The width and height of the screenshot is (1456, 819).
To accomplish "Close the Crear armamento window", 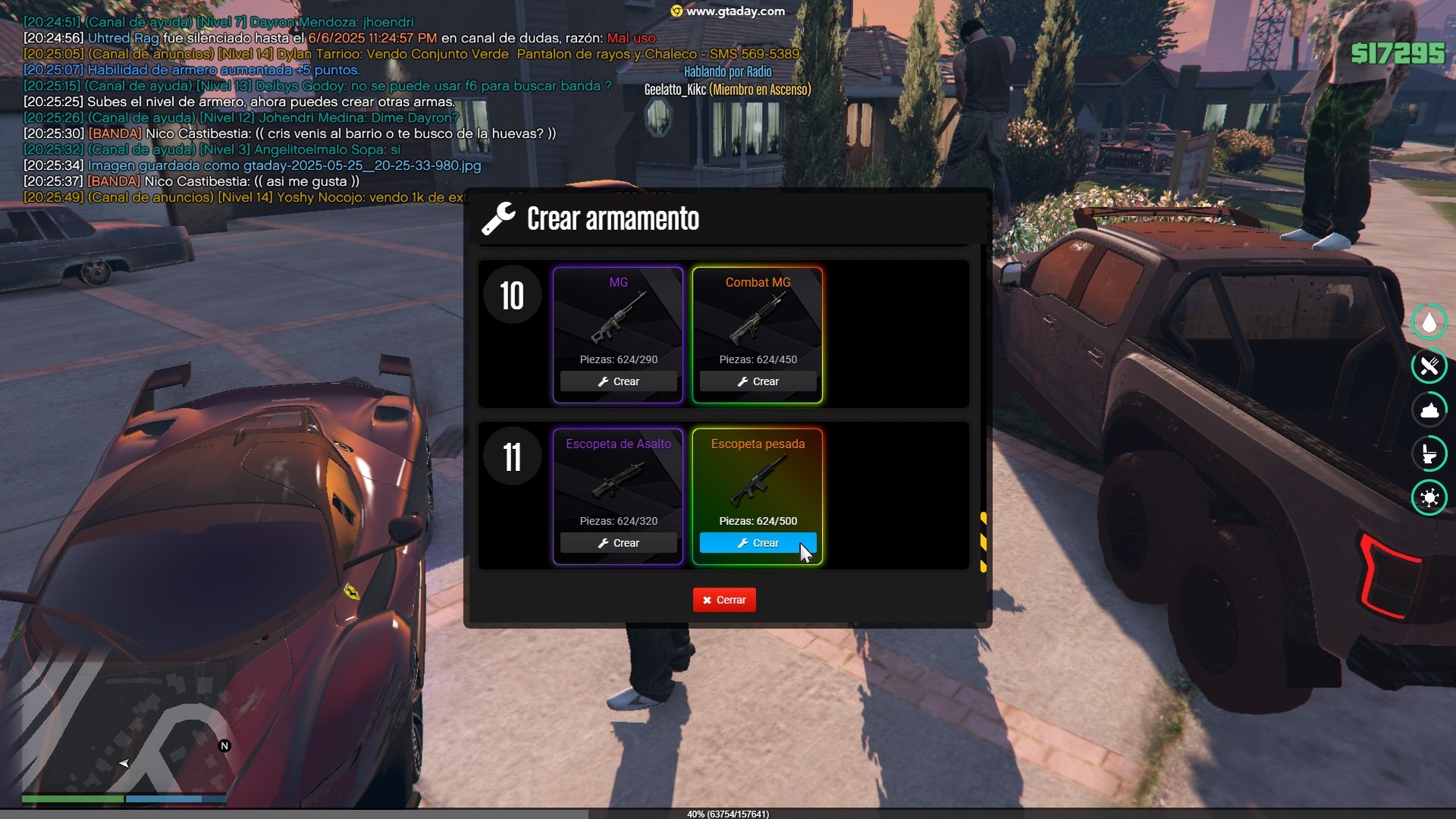I will coord(724,600).
